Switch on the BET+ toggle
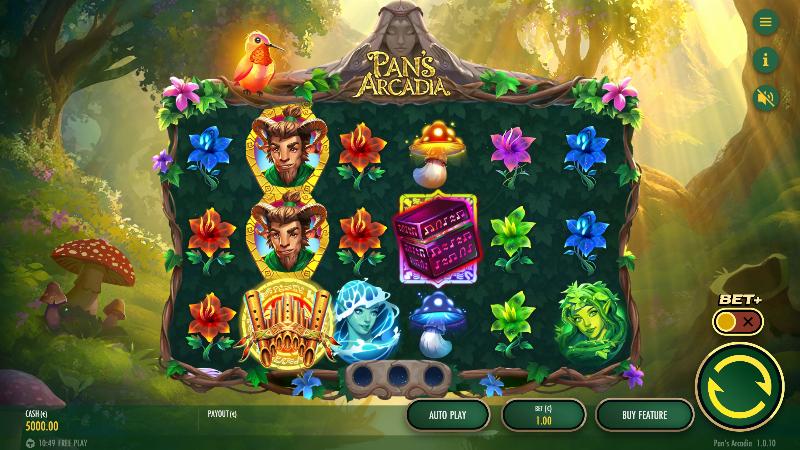This screenshot has height=450, width=800. pos(739,322)
